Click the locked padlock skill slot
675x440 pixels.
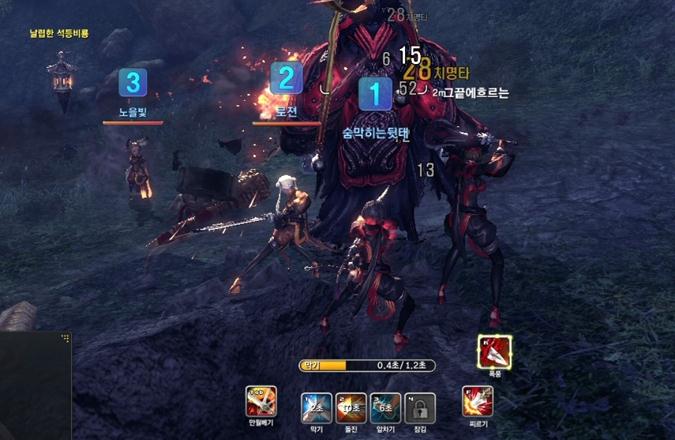[x=420, y=406]
